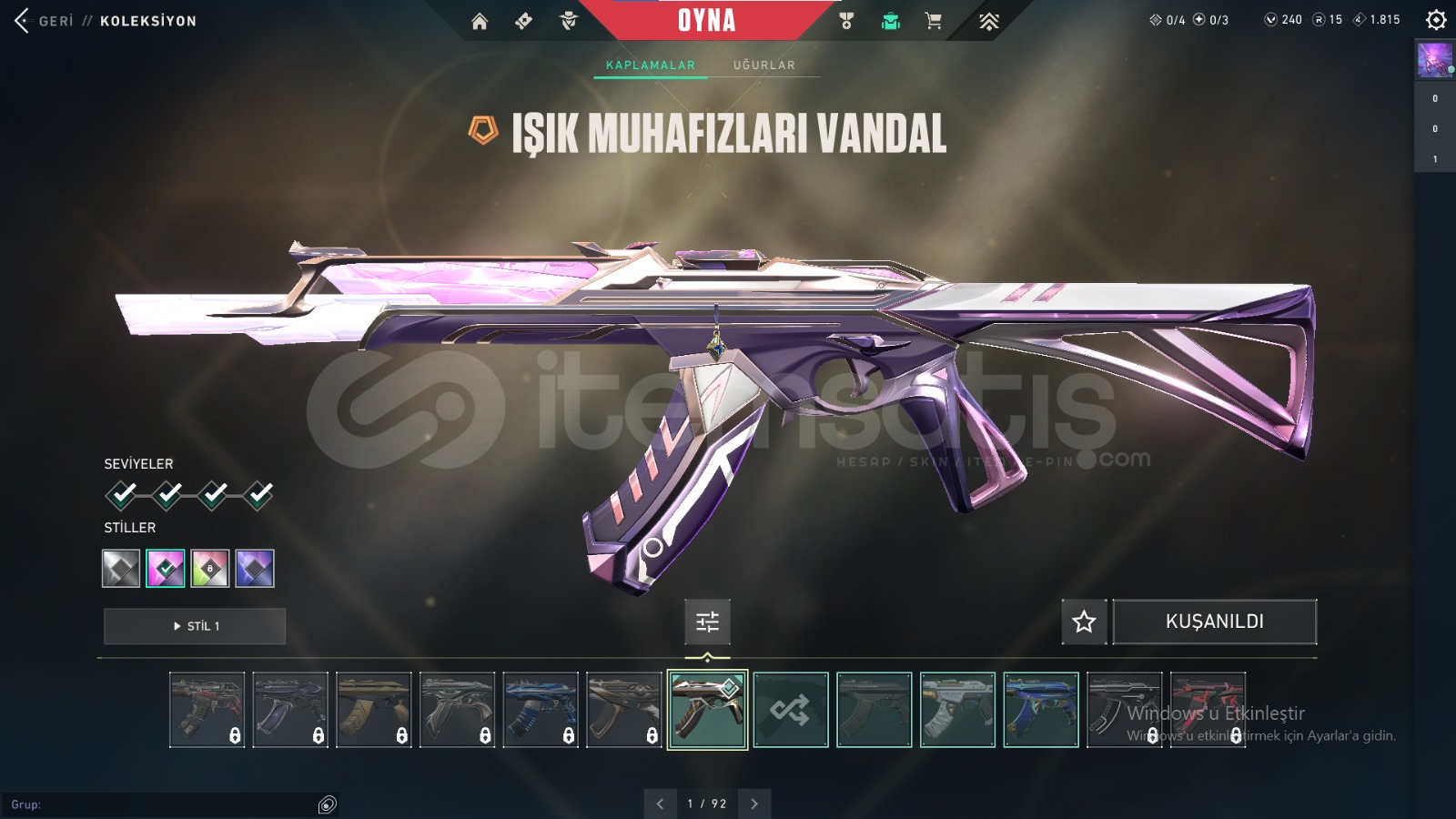Click the Grup party input field
The width and height of the screenshot is (1456, 819).
164,804
